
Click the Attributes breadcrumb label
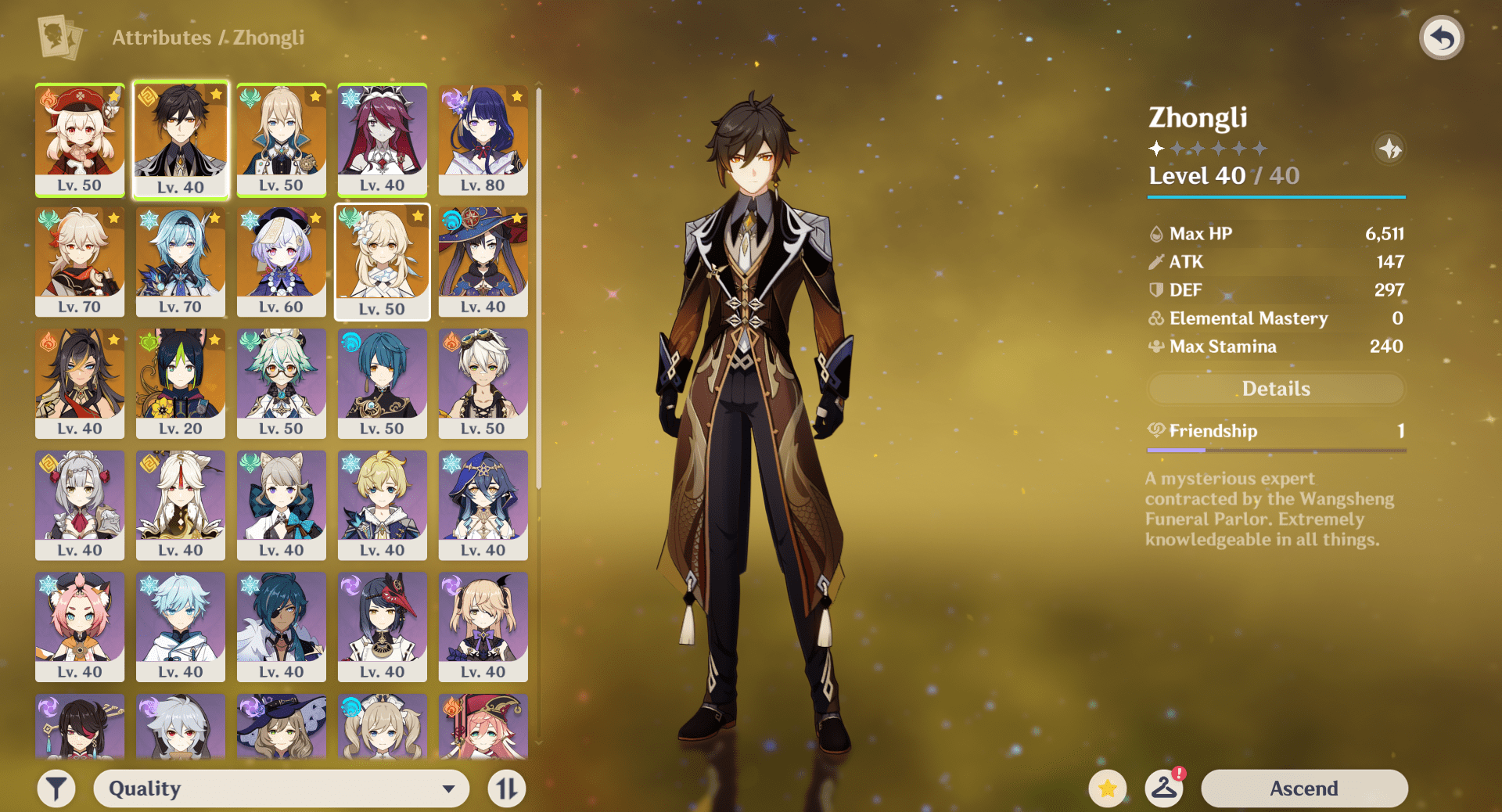[162, 37]
